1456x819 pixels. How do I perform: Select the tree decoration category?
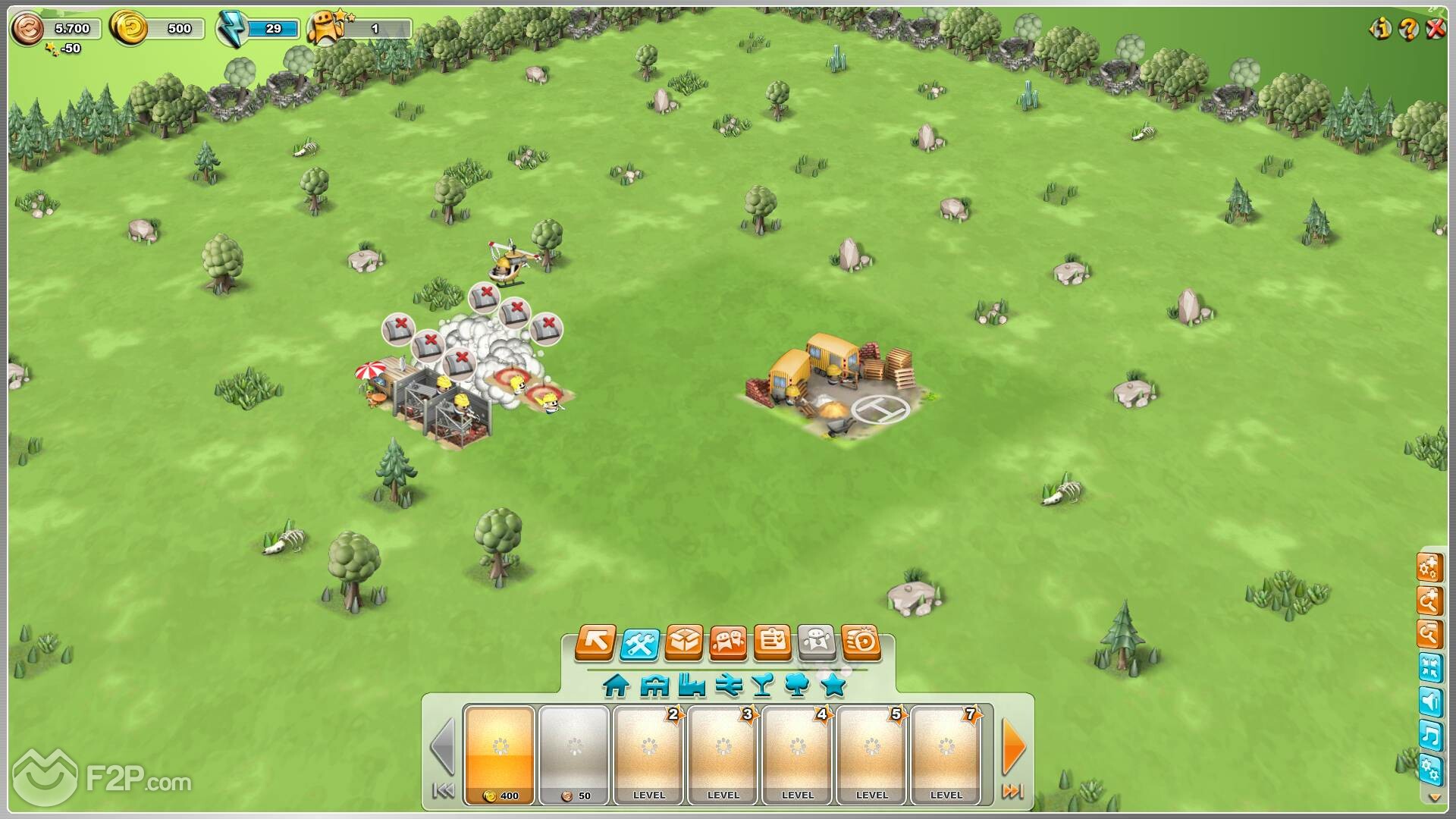[797, 686]
